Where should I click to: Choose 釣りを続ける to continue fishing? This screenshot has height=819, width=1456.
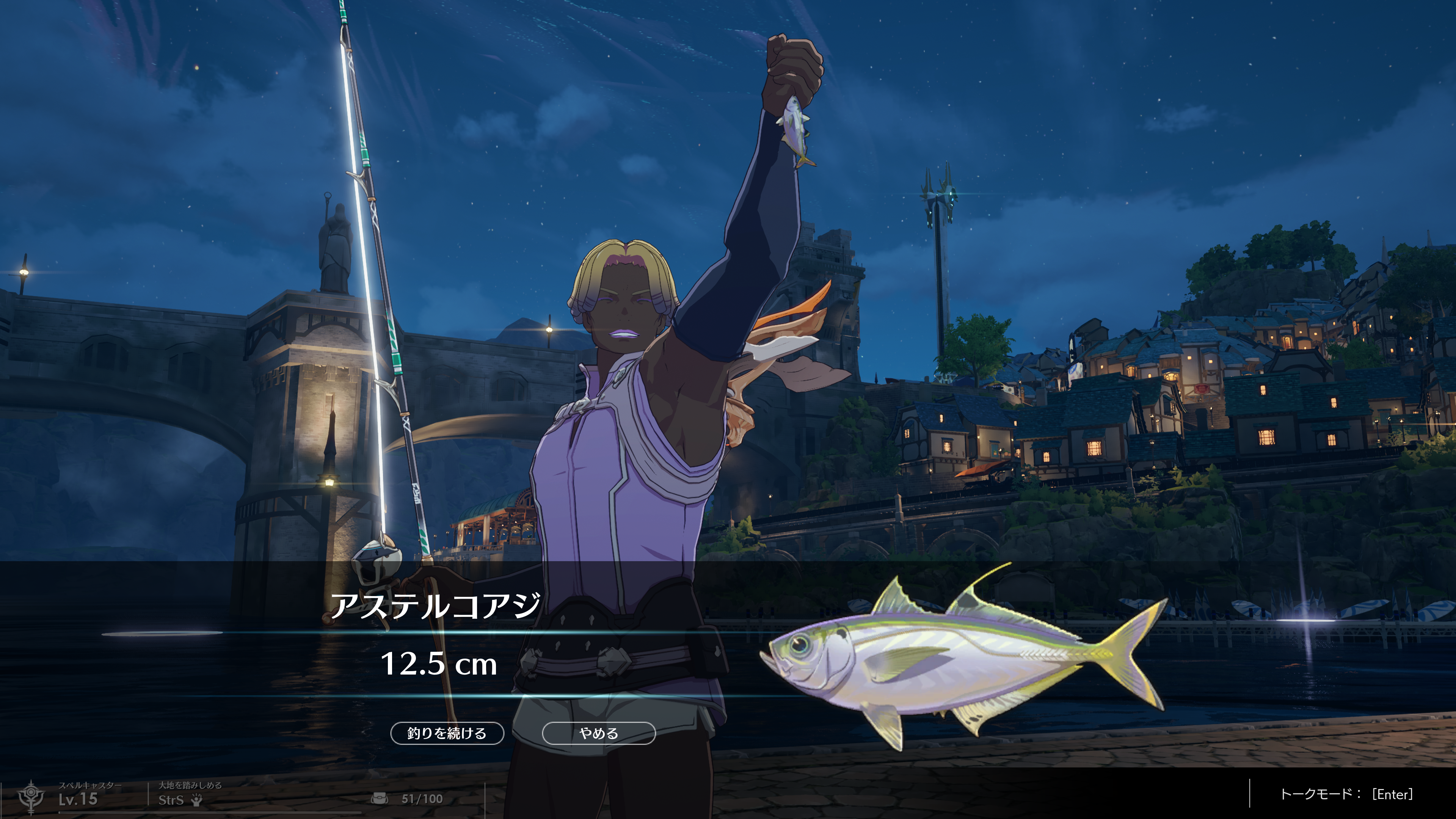pos(447,733)
